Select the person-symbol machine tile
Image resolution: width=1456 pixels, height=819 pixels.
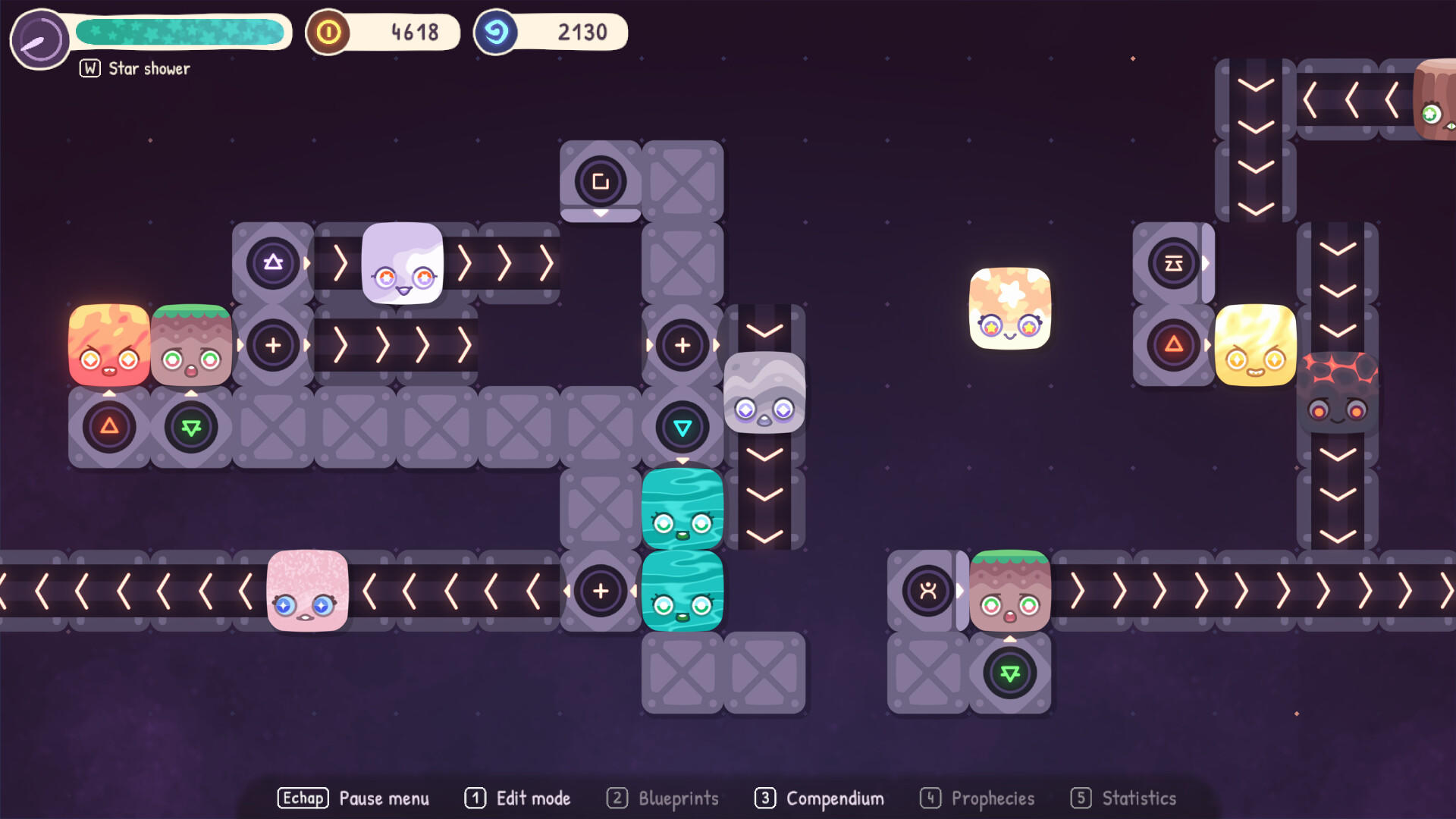(927, 591)
